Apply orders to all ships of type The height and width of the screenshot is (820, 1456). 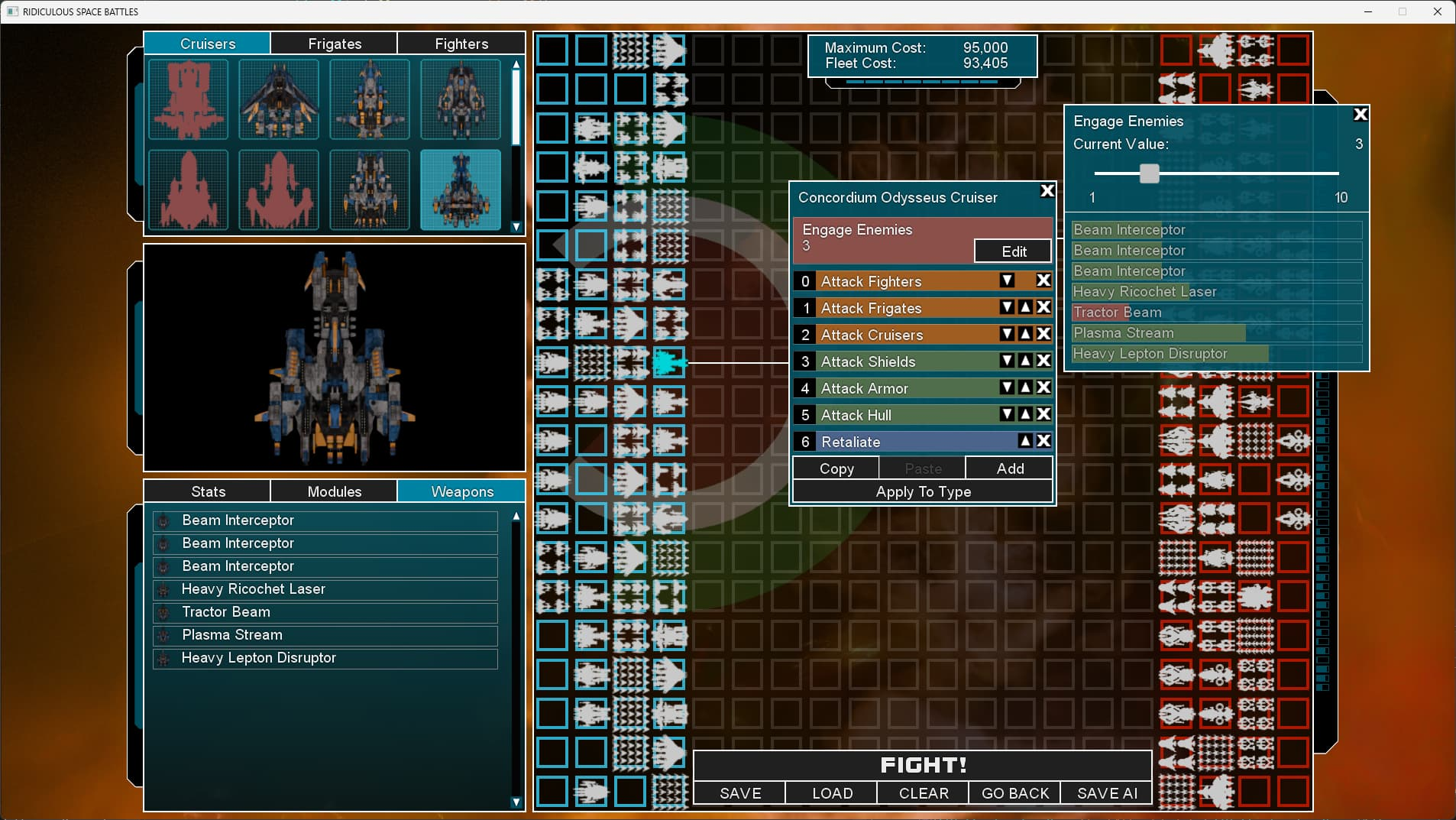click(923, 491)
